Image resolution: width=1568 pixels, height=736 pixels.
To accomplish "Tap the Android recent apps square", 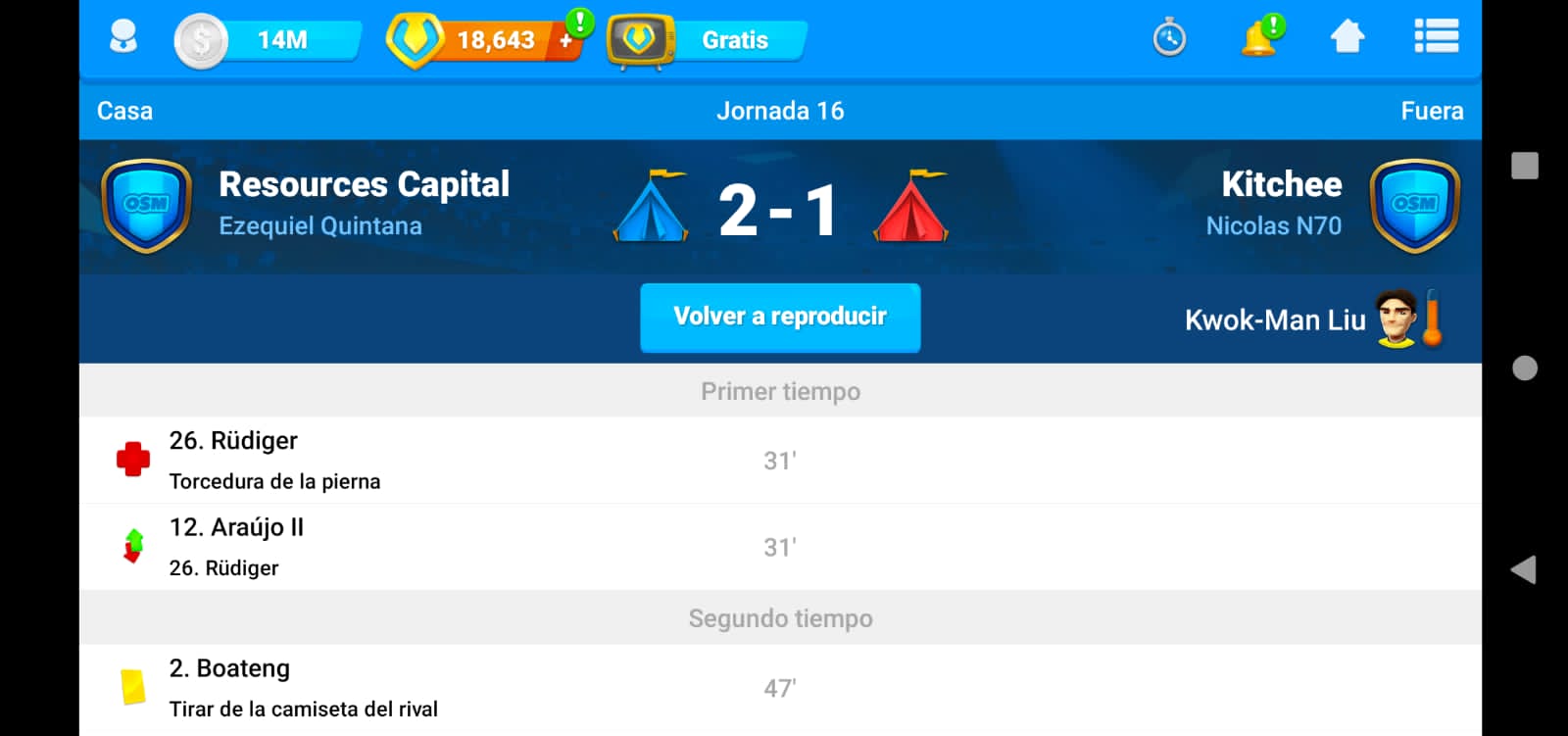I will coord(1525,166).
